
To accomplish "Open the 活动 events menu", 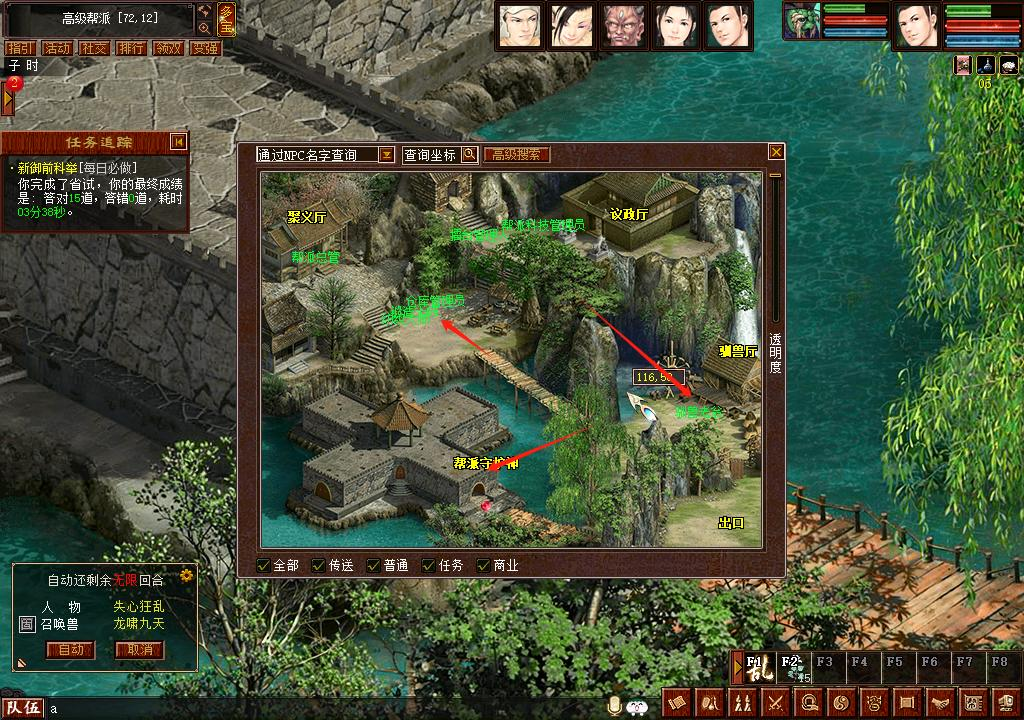I will point(57,48).
